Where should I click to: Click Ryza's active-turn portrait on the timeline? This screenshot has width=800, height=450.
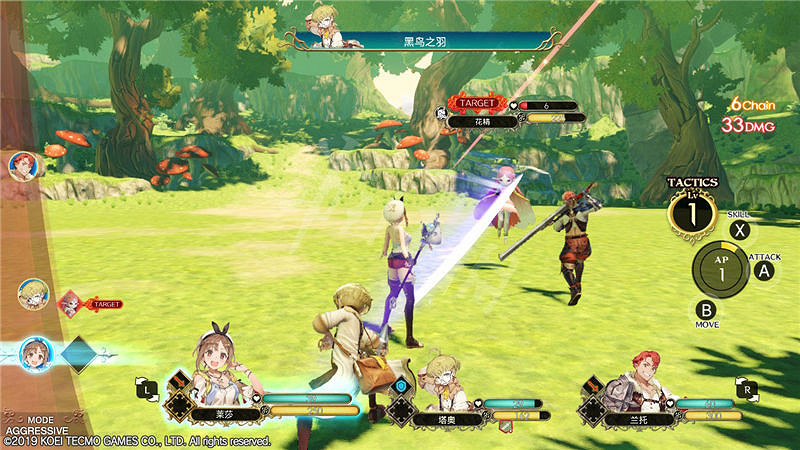(34, 354)
